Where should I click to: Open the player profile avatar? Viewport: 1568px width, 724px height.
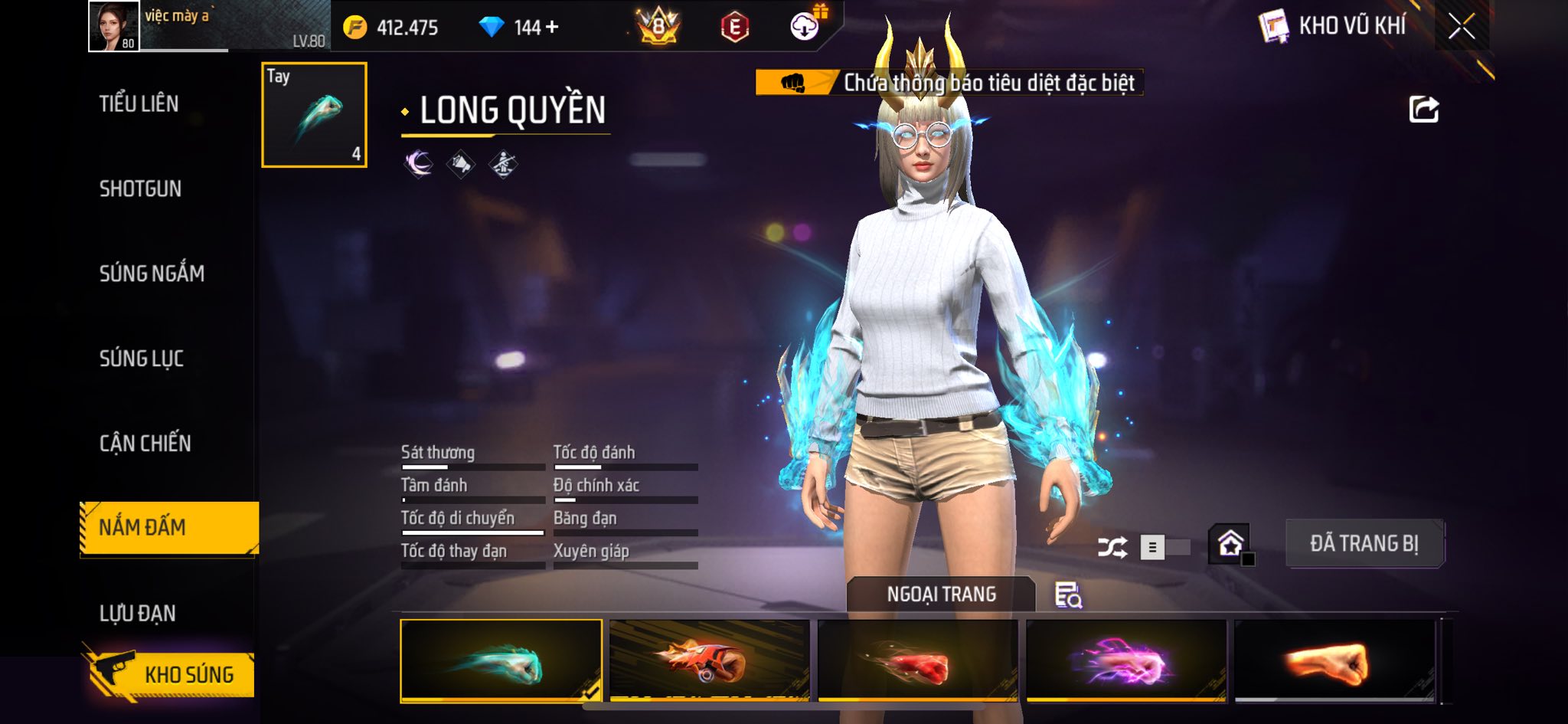point(114,26)
